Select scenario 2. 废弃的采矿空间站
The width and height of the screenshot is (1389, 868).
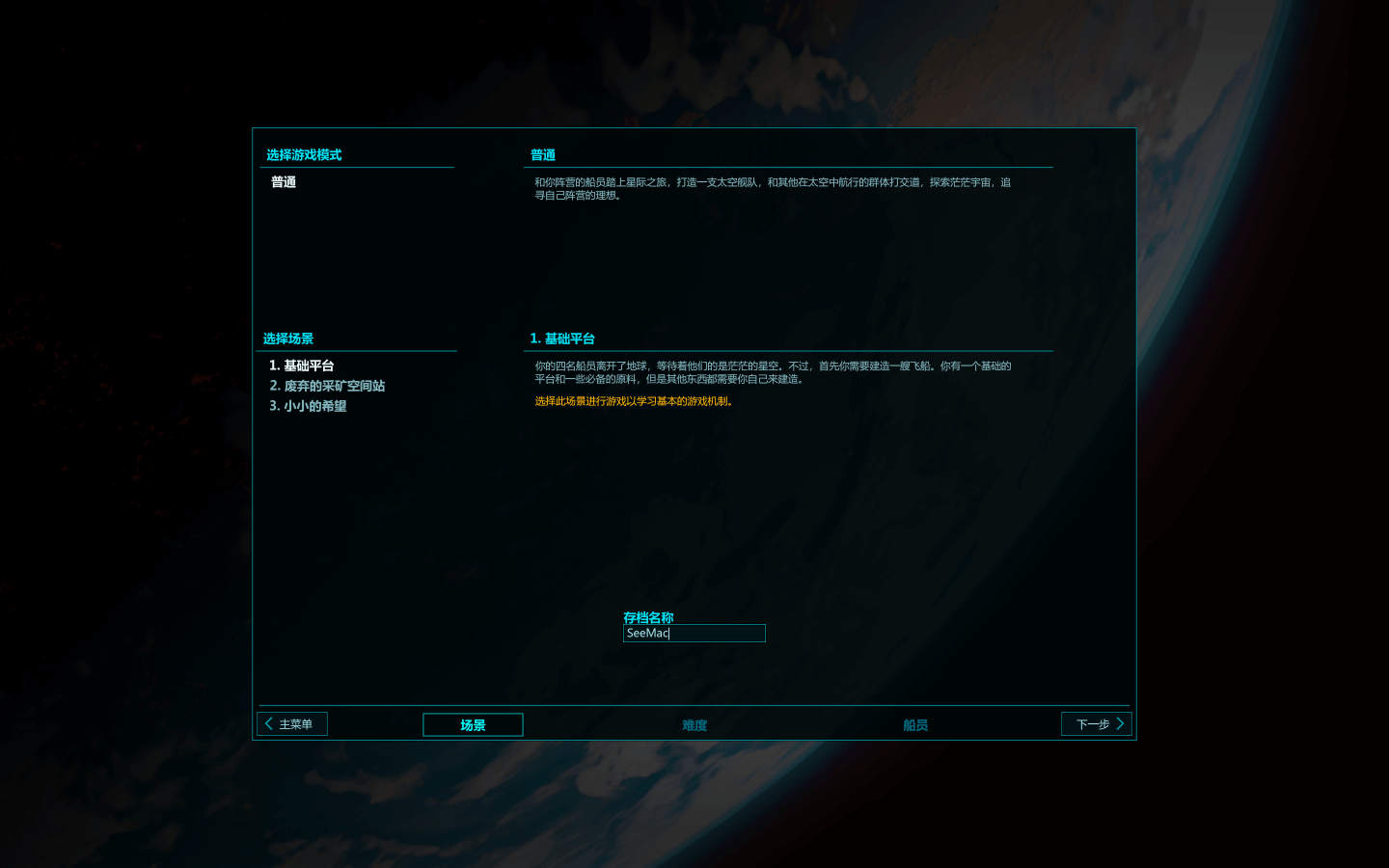(x=328, y=386)
